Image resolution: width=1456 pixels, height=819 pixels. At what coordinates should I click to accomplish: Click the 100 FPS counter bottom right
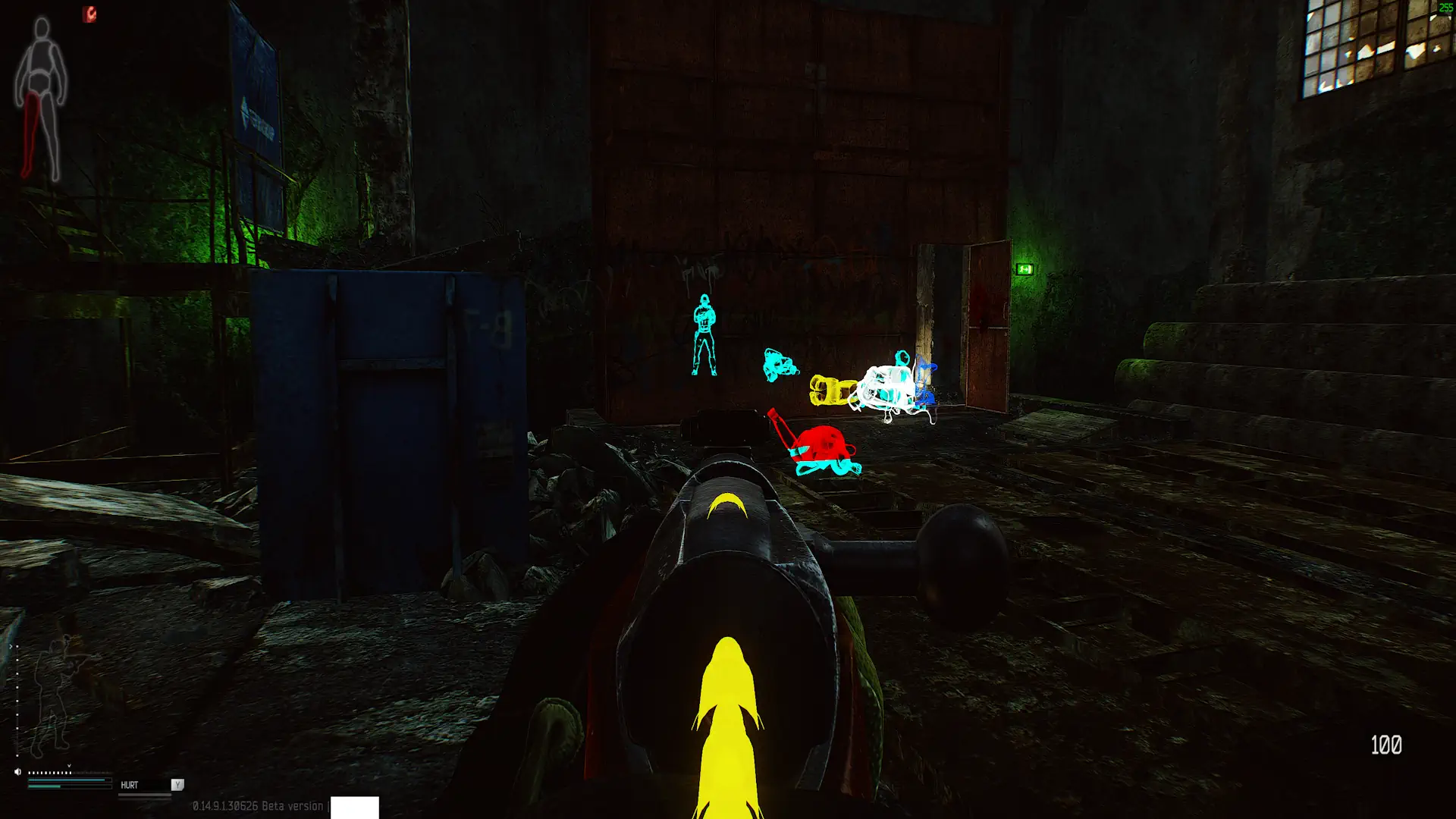pyautogui.click(x=1387, y=745)
